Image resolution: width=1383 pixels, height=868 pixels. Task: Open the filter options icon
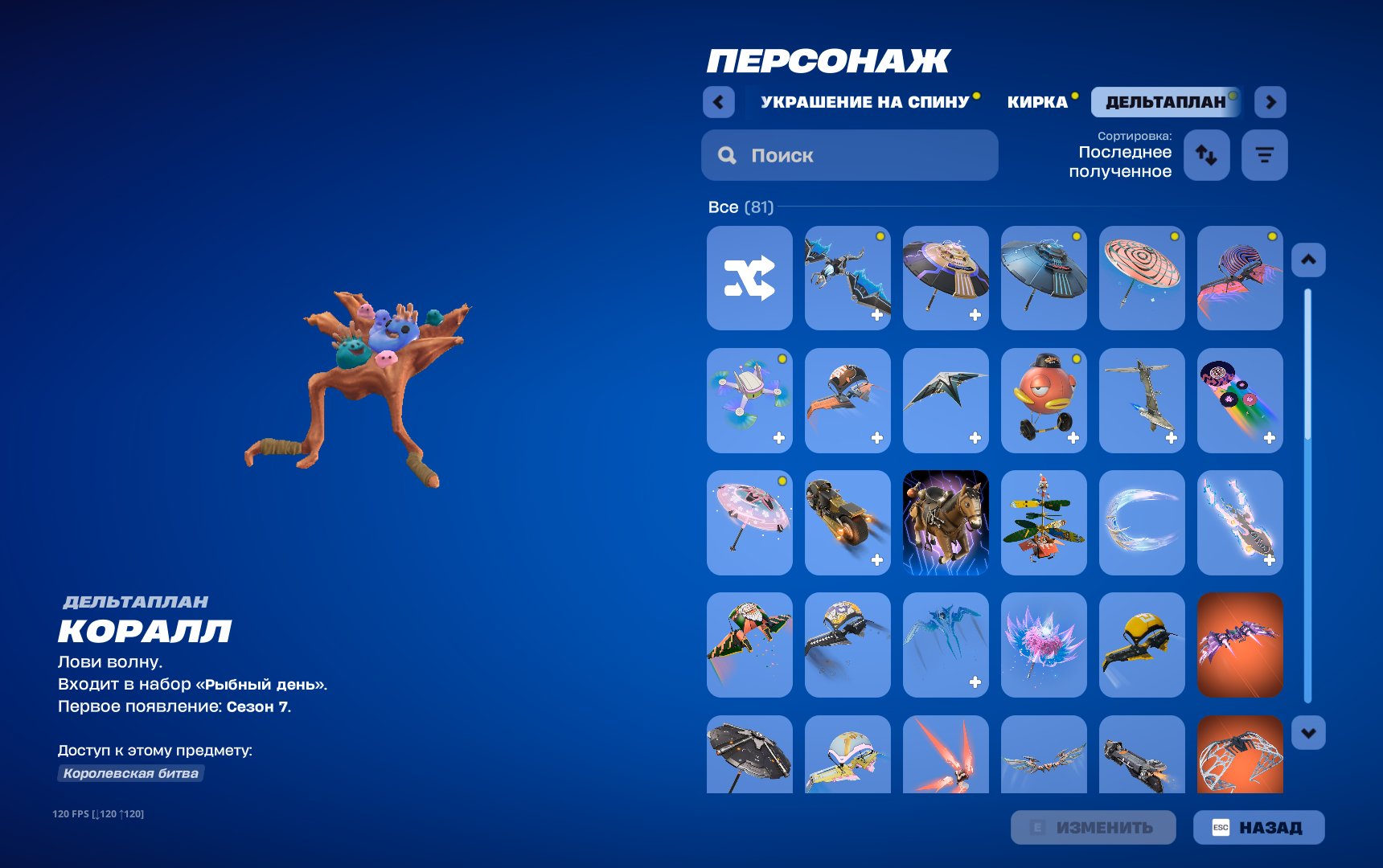[1264, 155]
